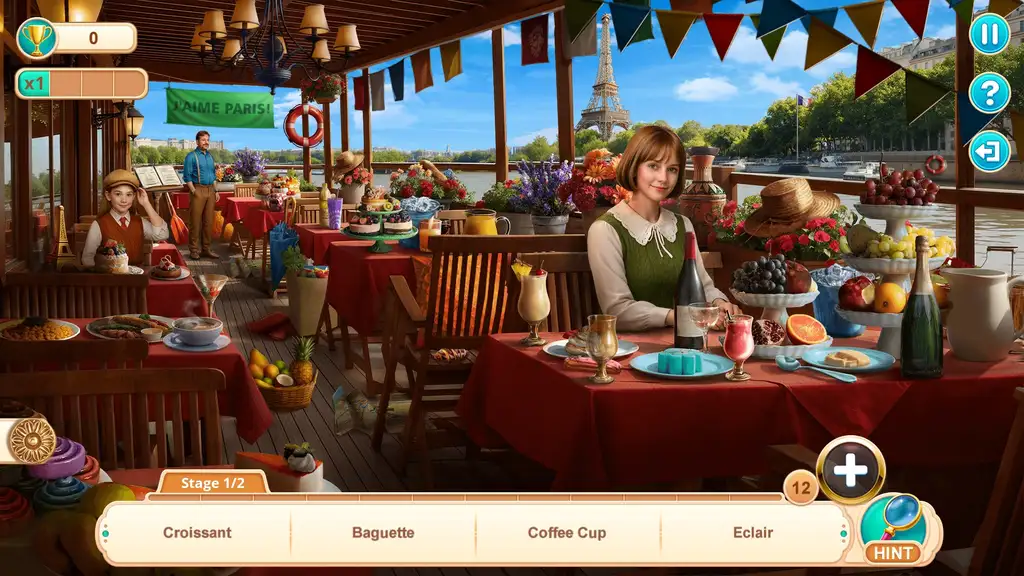Open help with the question mark button

point(989,93)
